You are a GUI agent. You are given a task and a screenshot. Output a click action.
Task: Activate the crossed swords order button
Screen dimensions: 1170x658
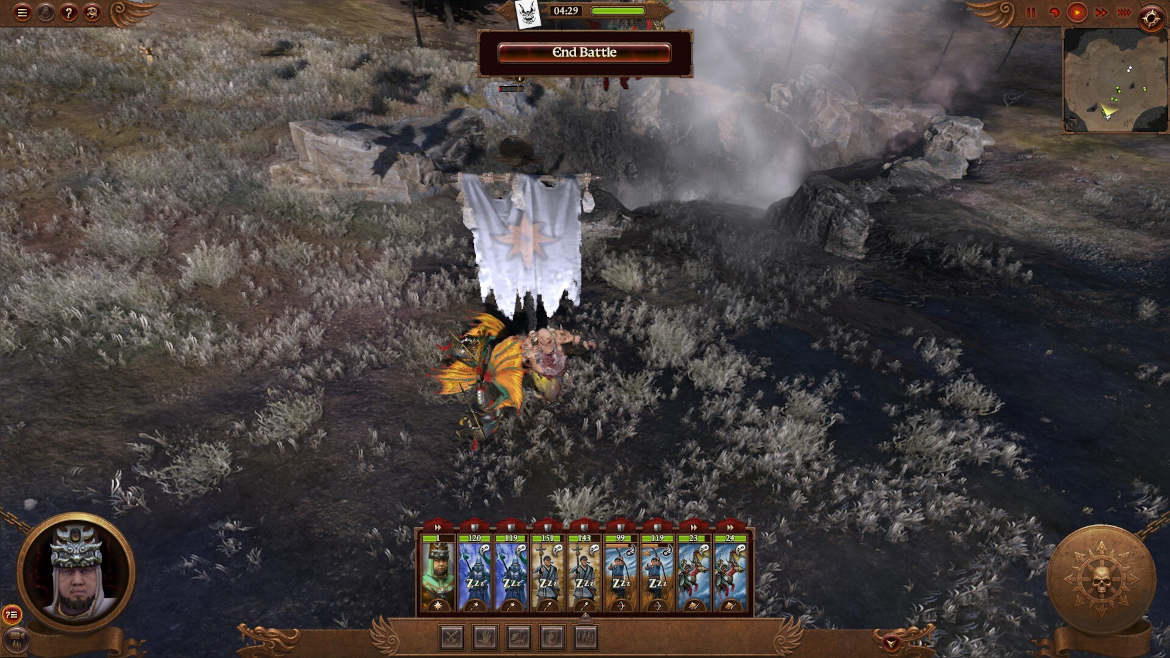pos(453,636)
